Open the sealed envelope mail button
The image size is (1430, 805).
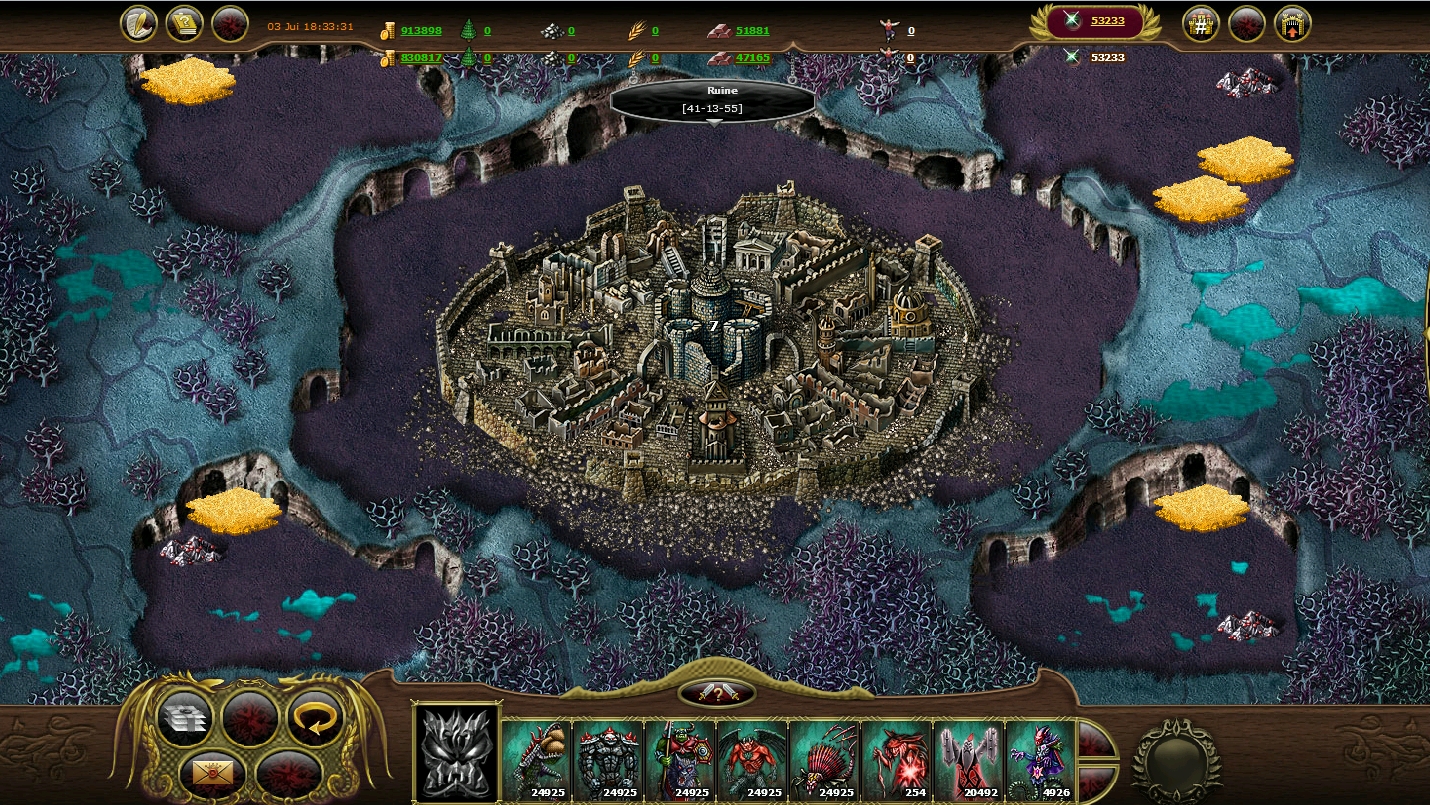214,772
